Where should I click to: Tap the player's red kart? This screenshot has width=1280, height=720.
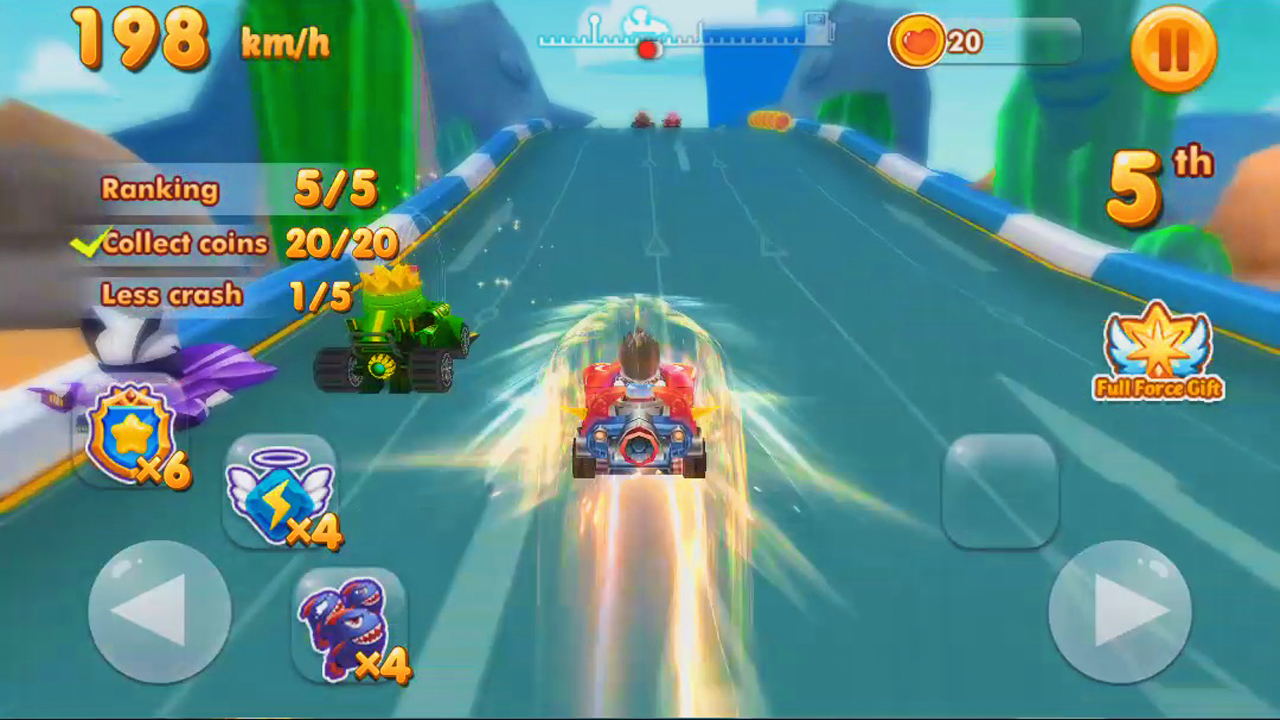[640, 420]
